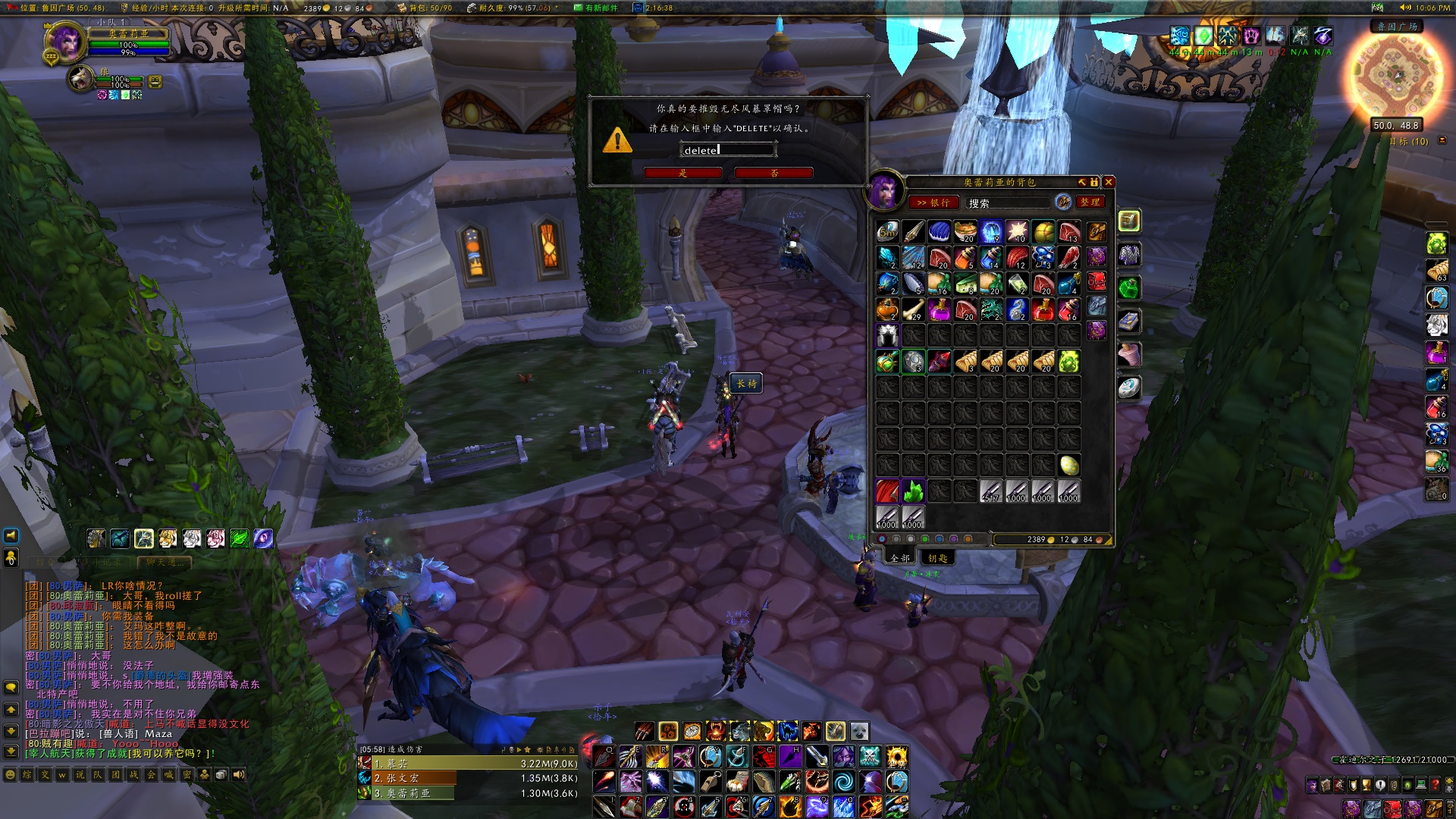Sort the bag with the 整理 button
1456x819 pixels.
click(1090, 202)
